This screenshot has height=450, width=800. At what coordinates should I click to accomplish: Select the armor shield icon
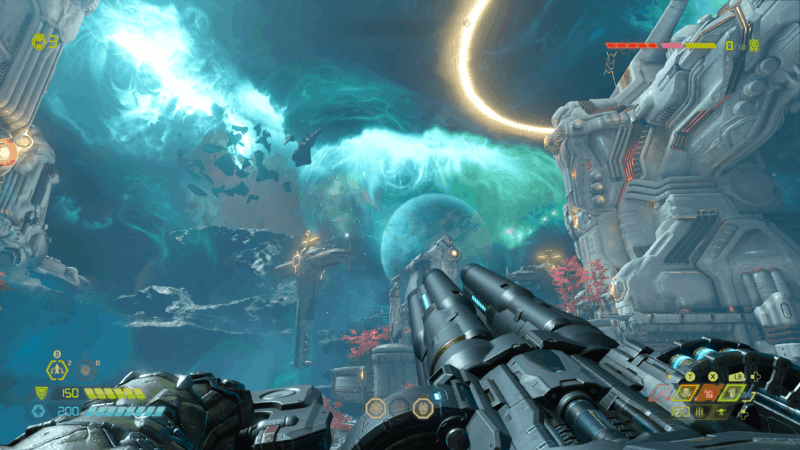click(x=39, y=393)
